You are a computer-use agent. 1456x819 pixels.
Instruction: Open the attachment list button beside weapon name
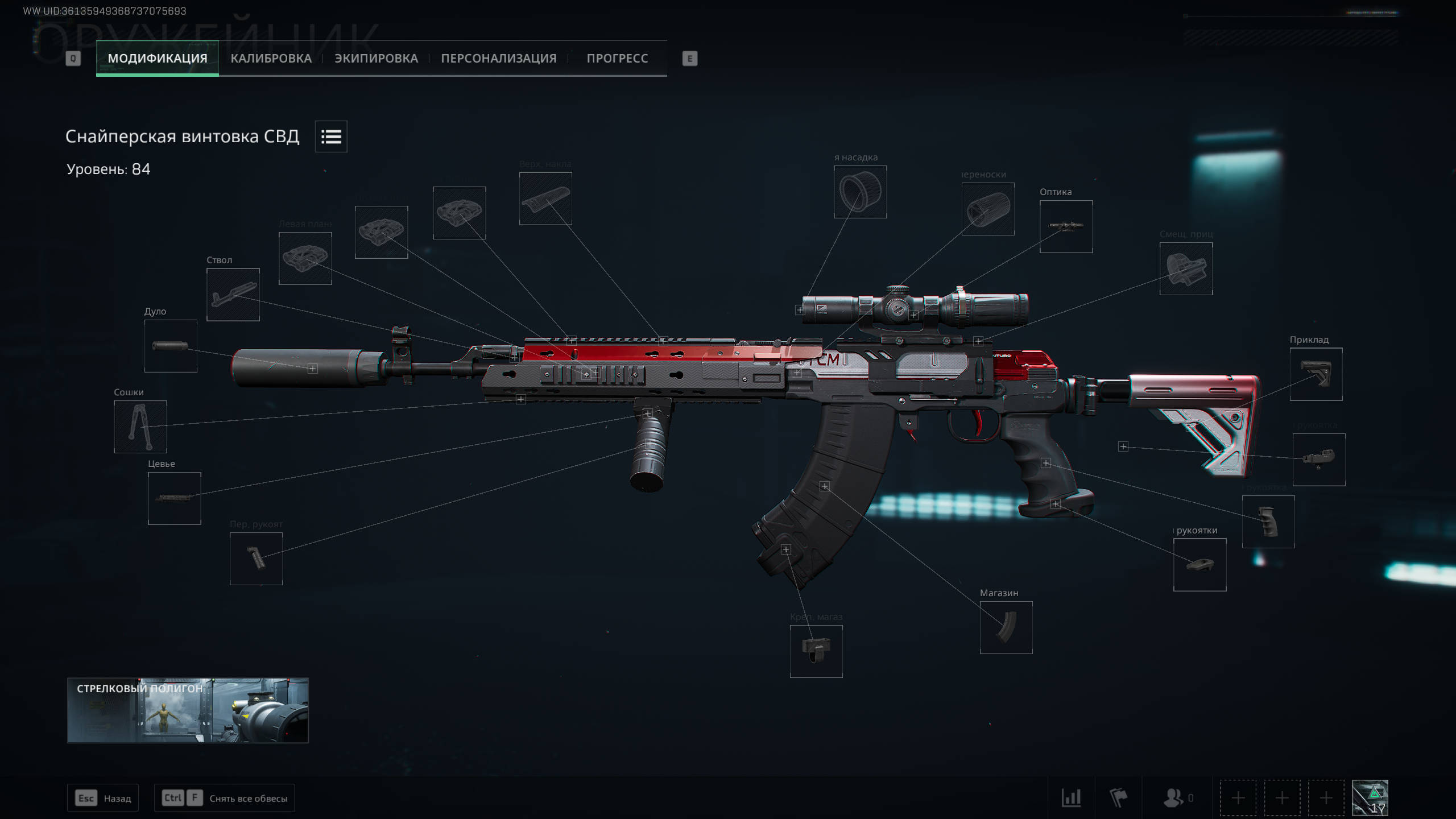(331, 136)
